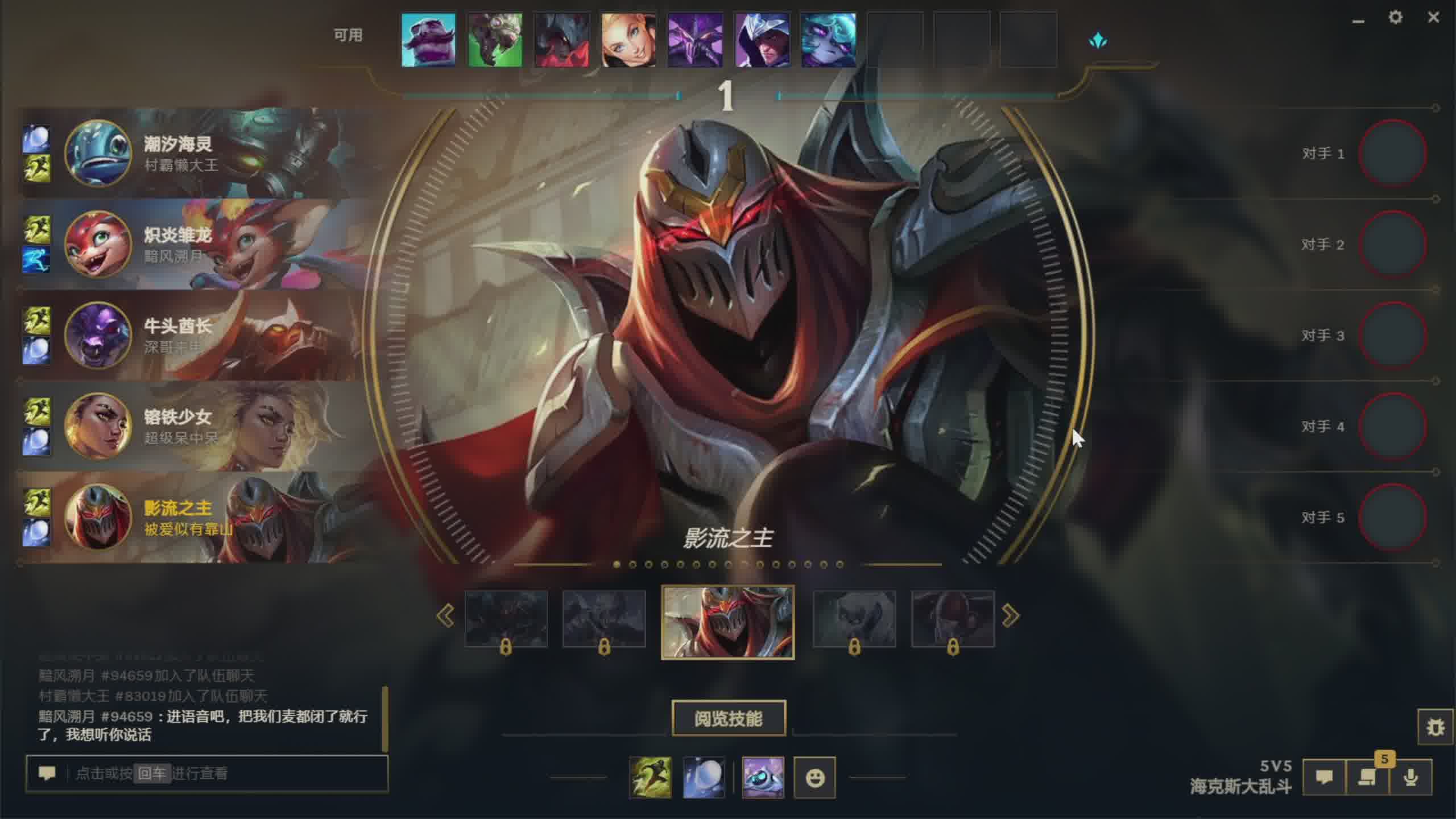
Task: Open the purple creature icon next to the spells
Action: coord(763,777)
